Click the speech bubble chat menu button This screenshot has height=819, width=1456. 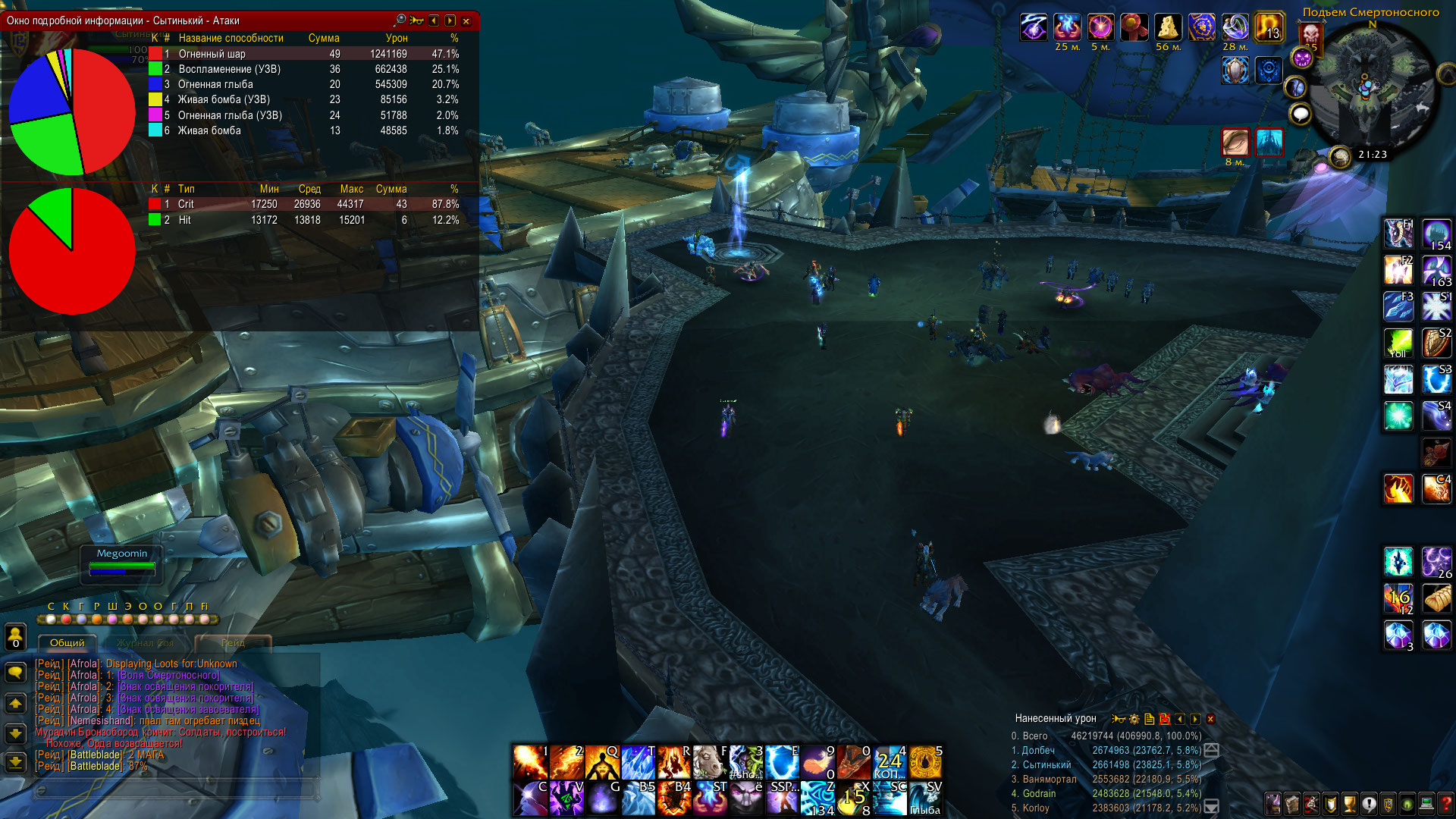point(15,672)
